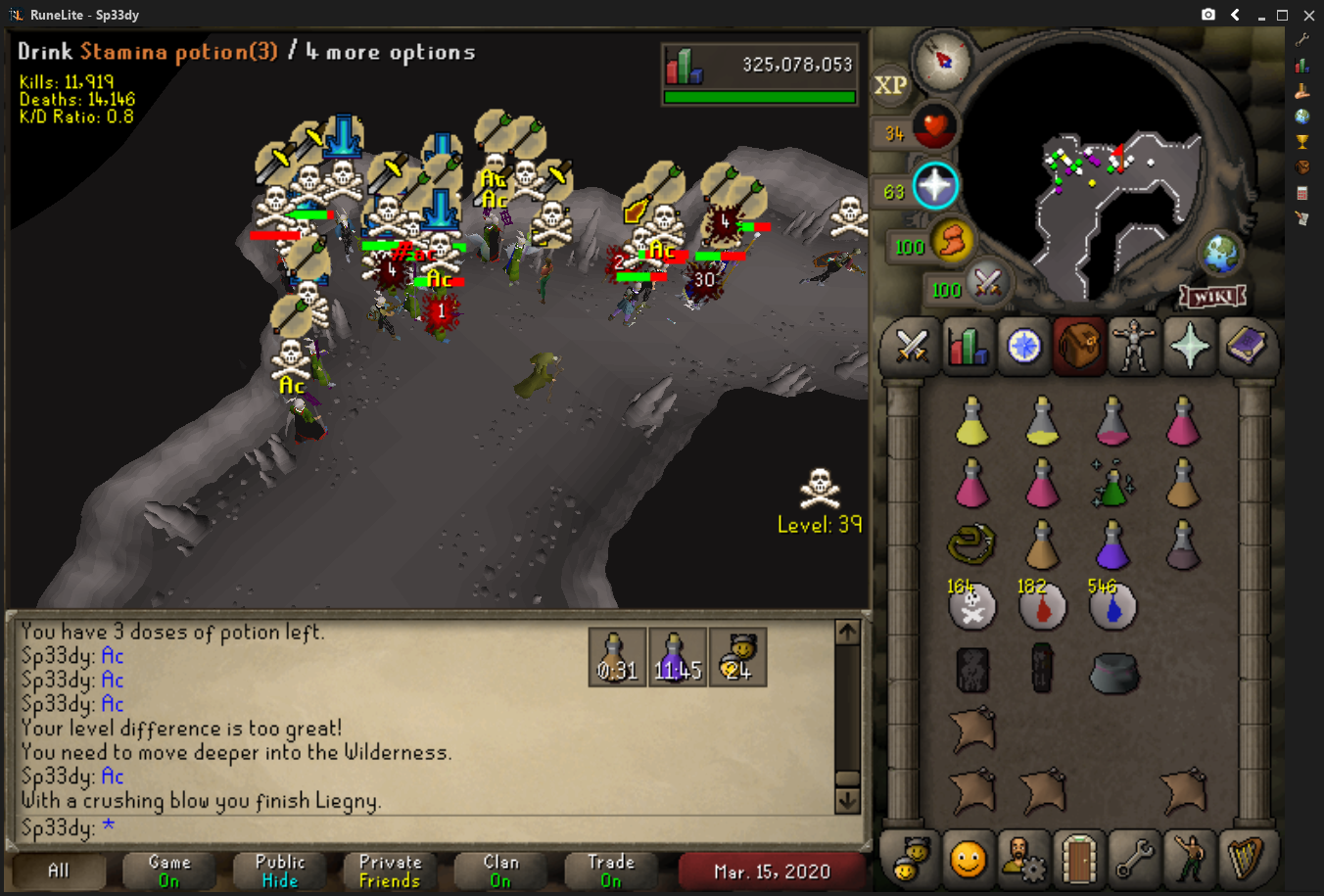Switch to the Skills tab
The image size is (1324, 896).
pos(968,346)
